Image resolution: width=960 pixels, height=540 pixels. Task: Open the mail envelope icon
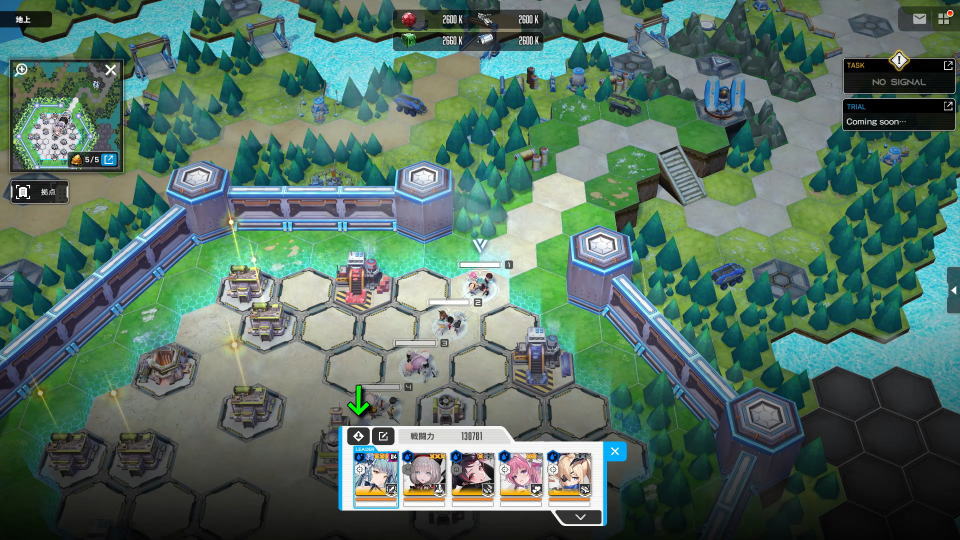919,18
